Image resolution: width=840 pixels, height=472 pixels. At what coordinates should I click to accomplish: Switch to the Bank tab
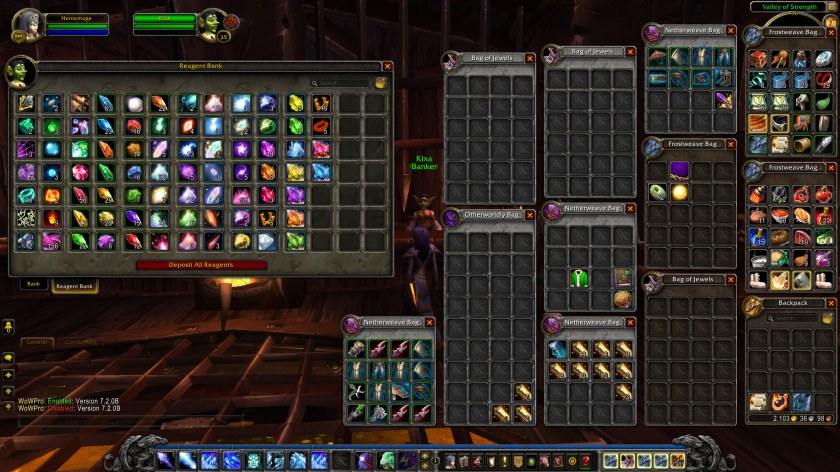click(33, 284)
